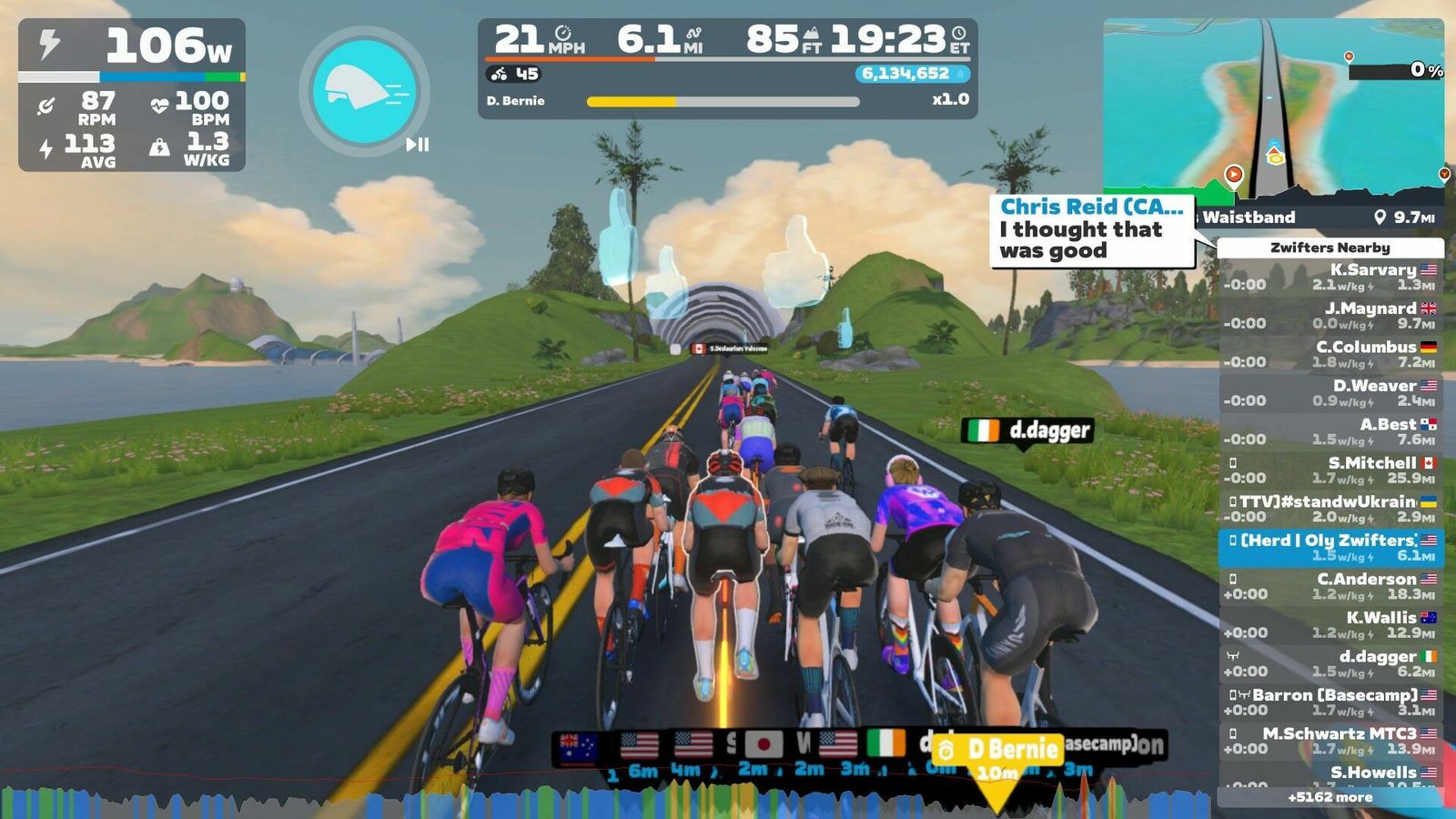
Task: Open the power and cadence stats panel
Action: [x=132, y=95]
